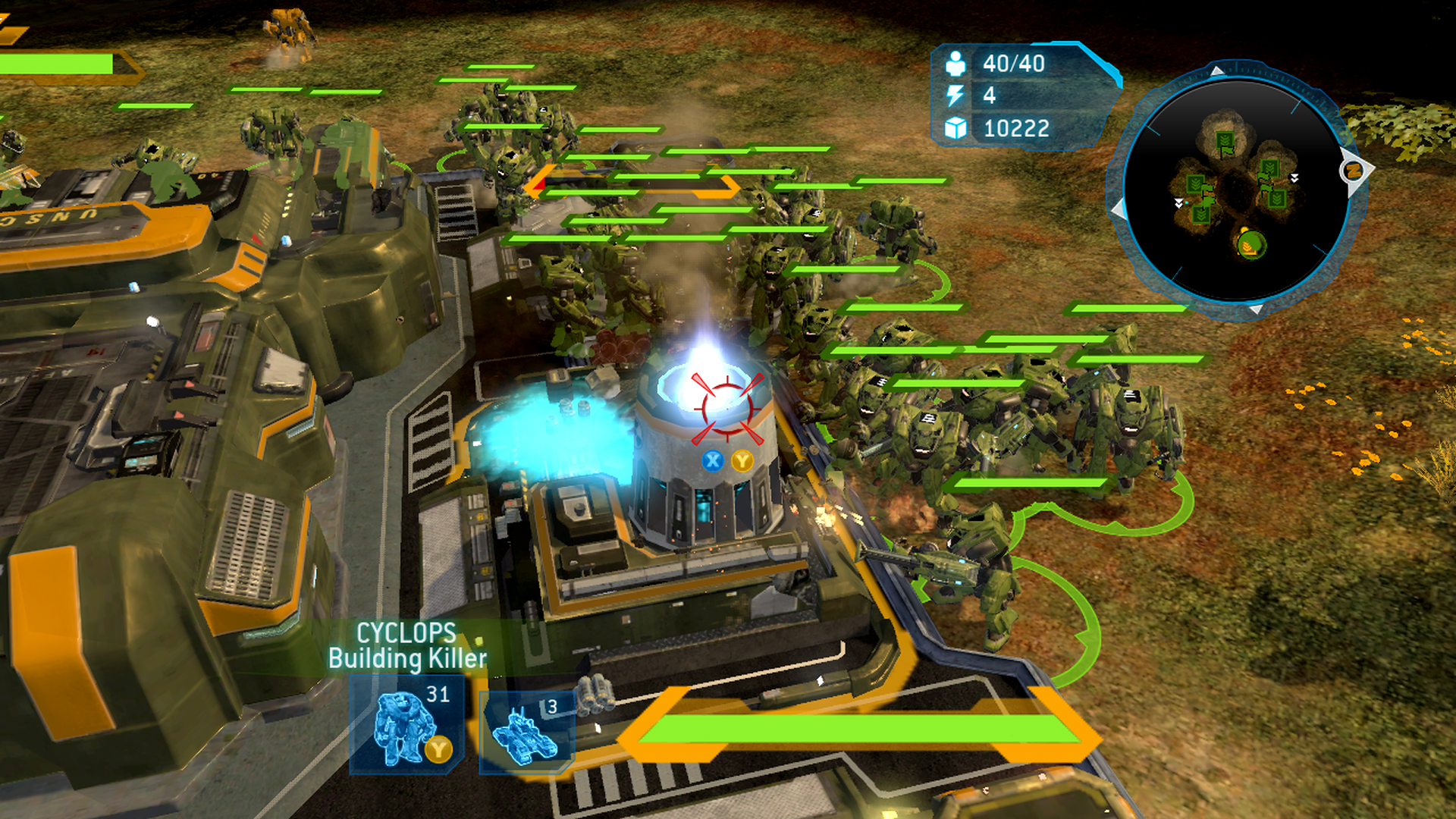Click the circular minimap
The height and width of the screenshot is (819, 1456).
1236,191
